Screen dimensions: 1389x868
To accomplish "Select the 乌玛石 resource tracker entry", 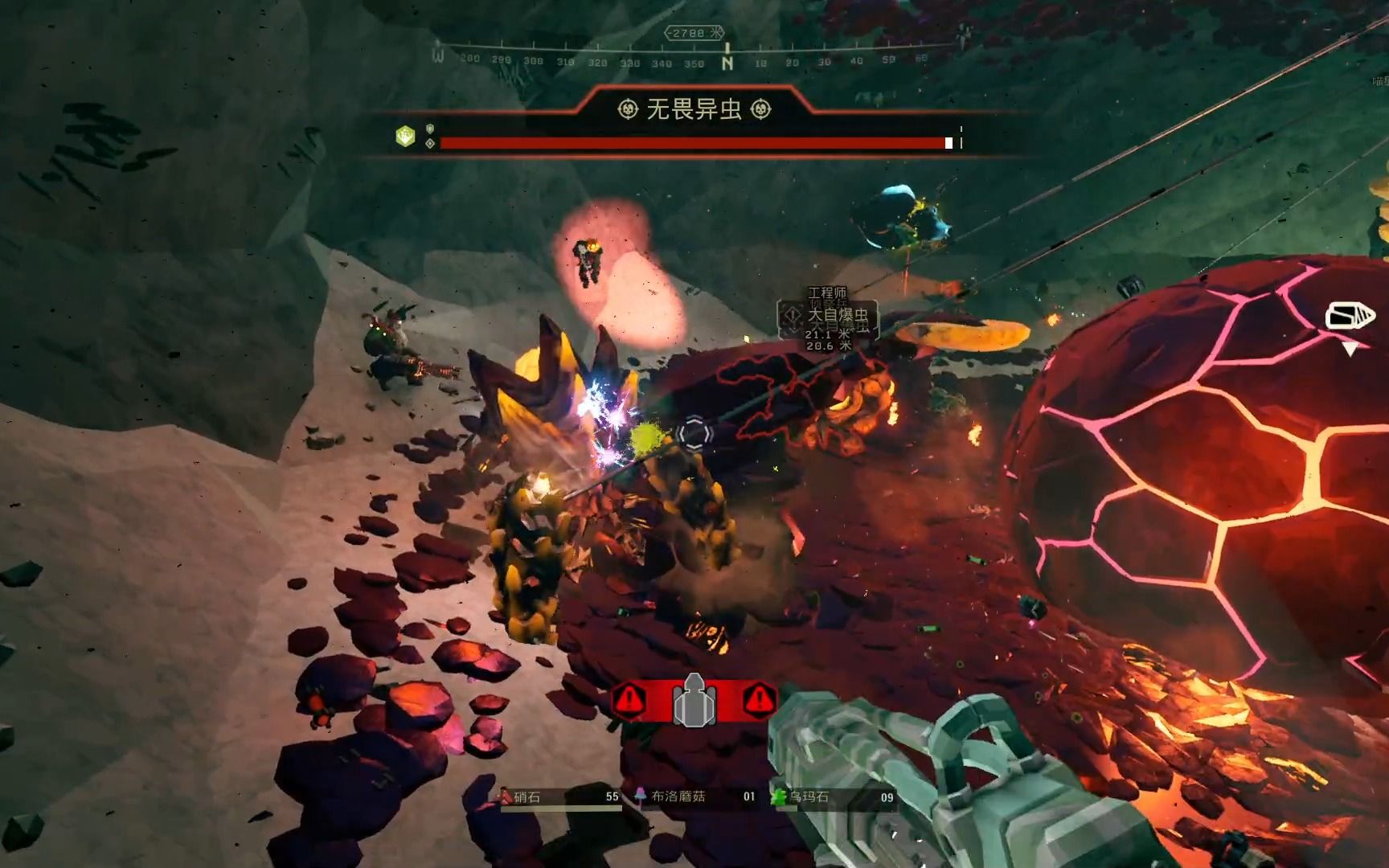I will pyautogui.click(x=834, y=797).
